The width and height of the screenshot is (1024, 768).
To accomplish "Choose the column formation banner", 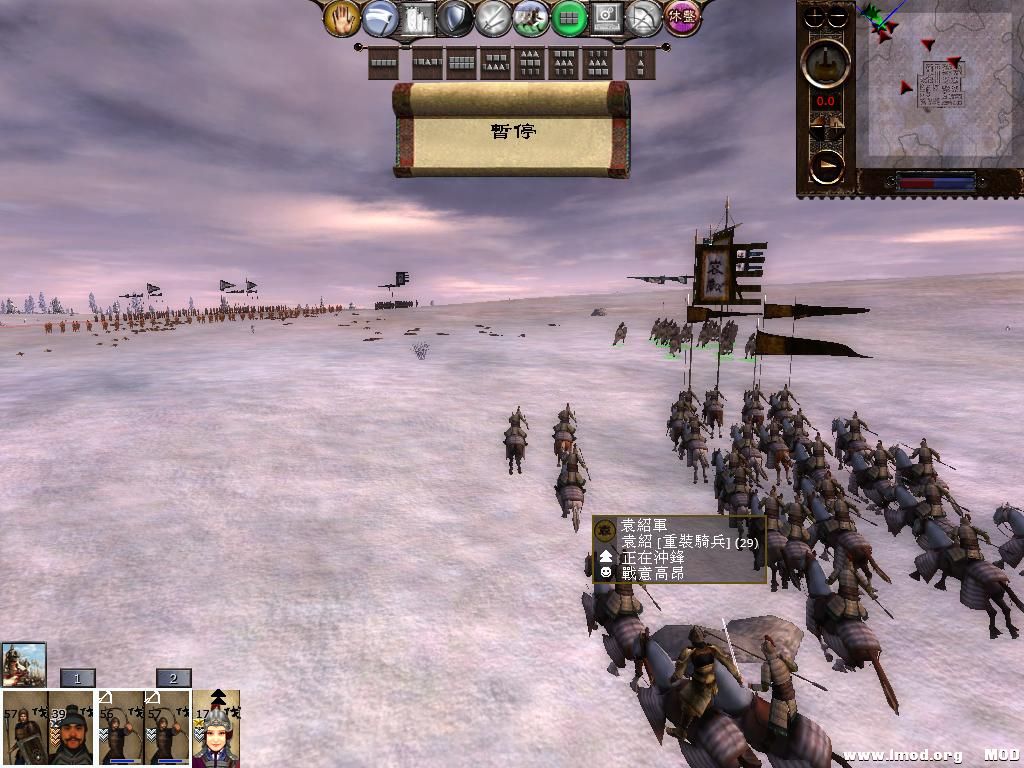I will tap(640, 64).
